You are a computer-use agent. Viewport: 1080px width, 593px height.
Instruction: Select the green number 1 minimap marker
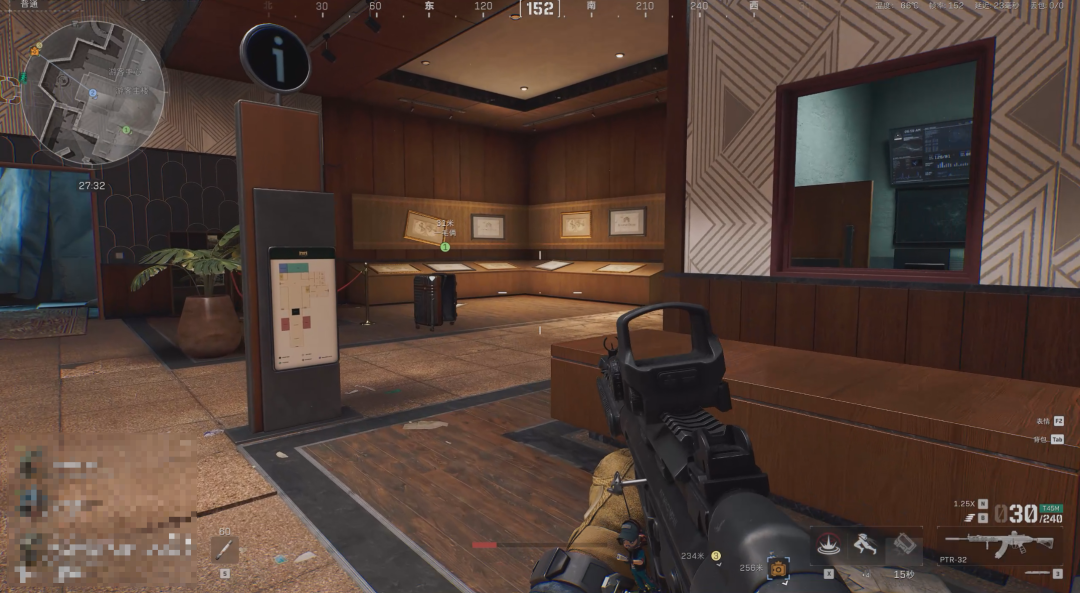(x=126, y=129)
